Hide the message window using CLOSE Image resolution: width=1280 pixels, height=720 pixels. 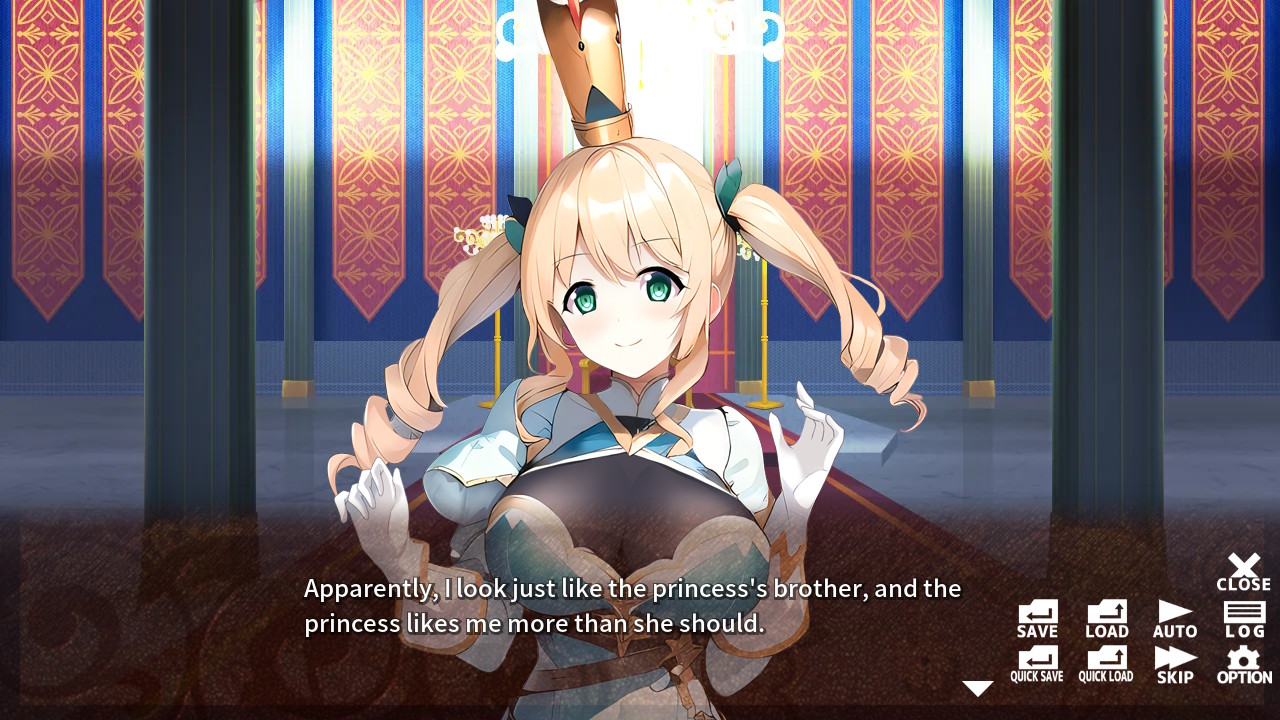click(x=1243, y=572)
